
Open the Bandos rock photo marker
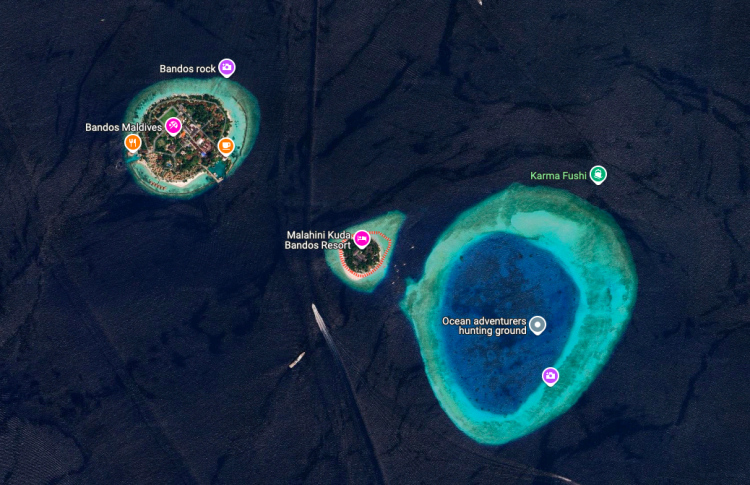[227, 68]
